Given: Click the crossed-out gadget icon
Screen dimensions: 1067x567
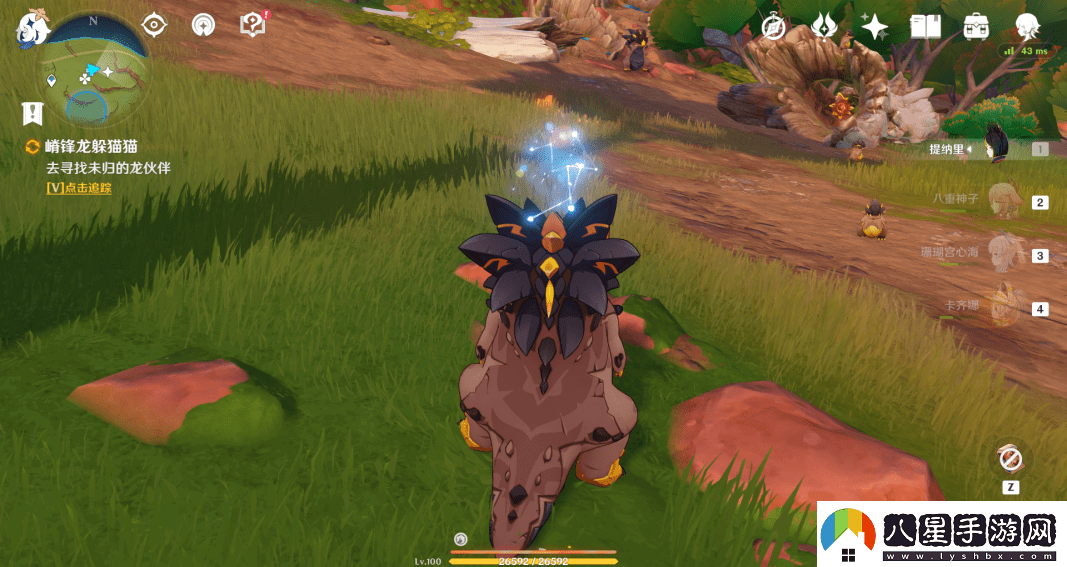Looking at the screenshot, I should pyautogui.click(x=1010, y=459).
